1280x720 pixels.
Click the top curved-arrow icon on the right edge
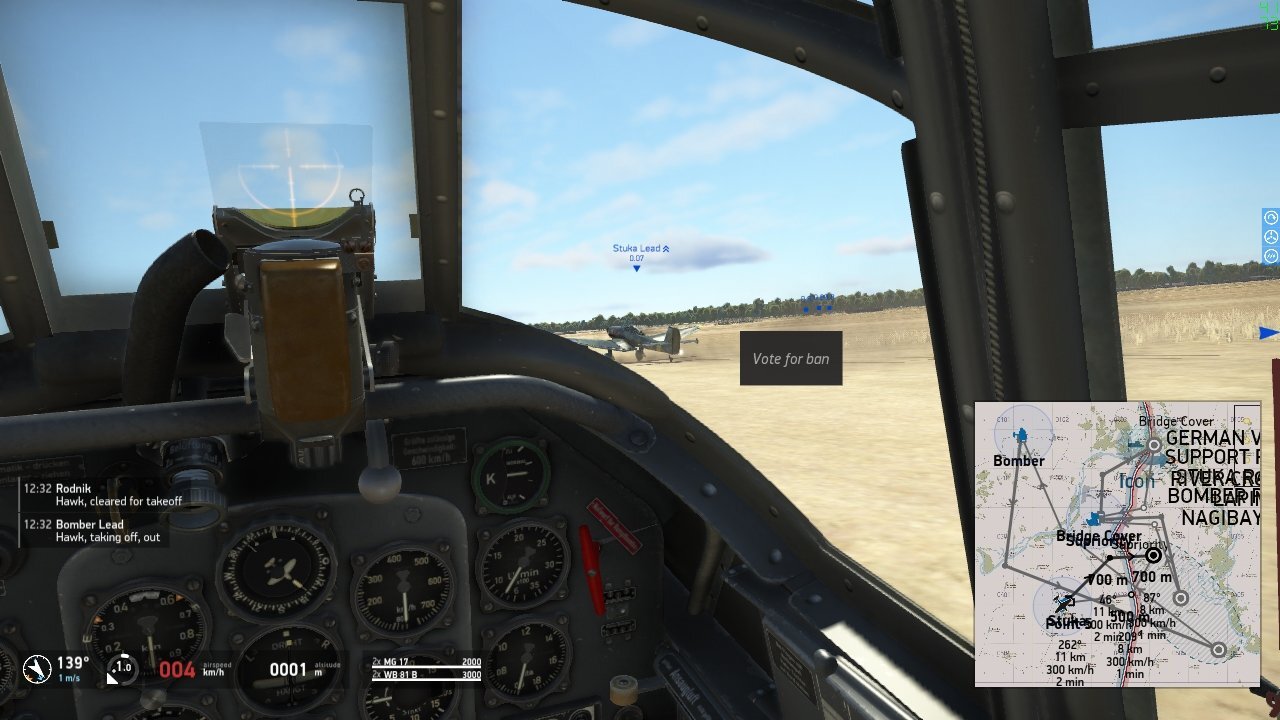(x=1271, y=217)
